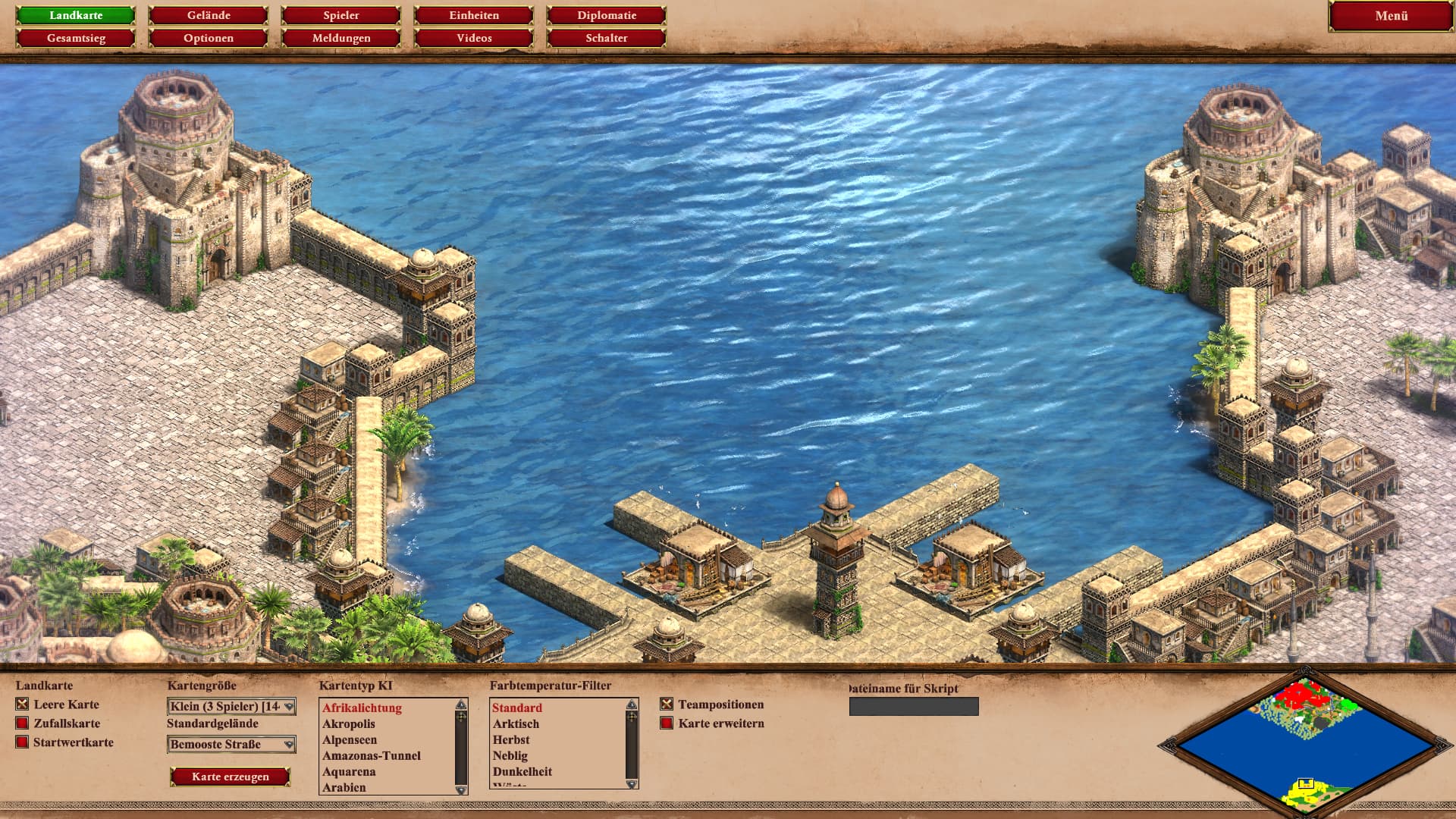Show the Videos tab
Image resolution: width=1456 pixels, height=819 pixels.
pos(474,38)
